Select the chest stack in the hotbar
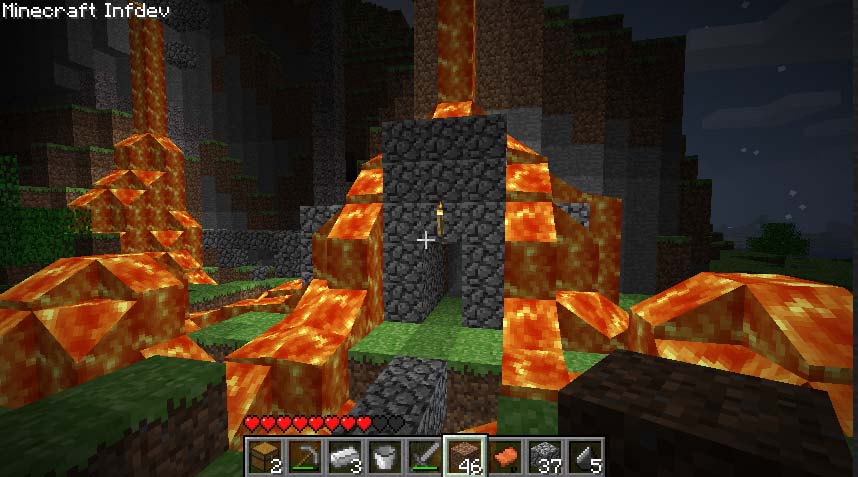The width and height of the screenshot is (858, 477). (x=266, y=456)
